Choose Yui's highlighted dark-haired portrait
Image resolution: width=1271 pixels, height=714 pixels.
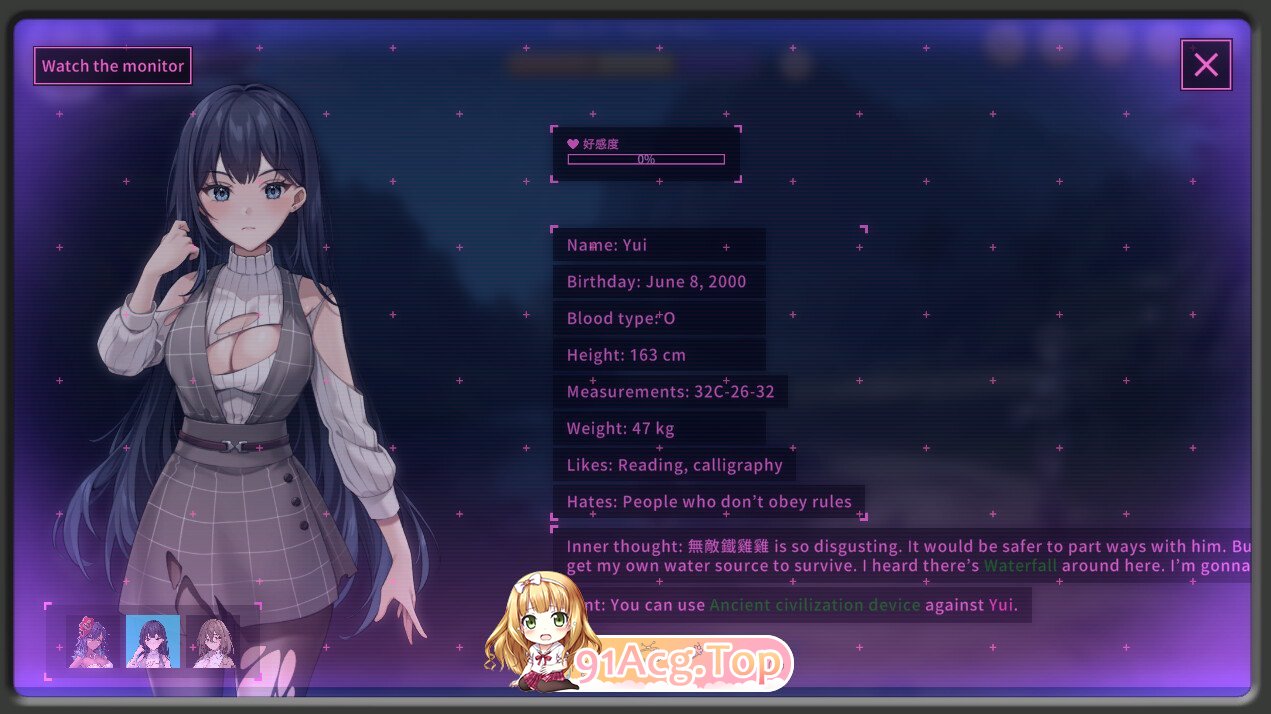(x=153, y=641)
